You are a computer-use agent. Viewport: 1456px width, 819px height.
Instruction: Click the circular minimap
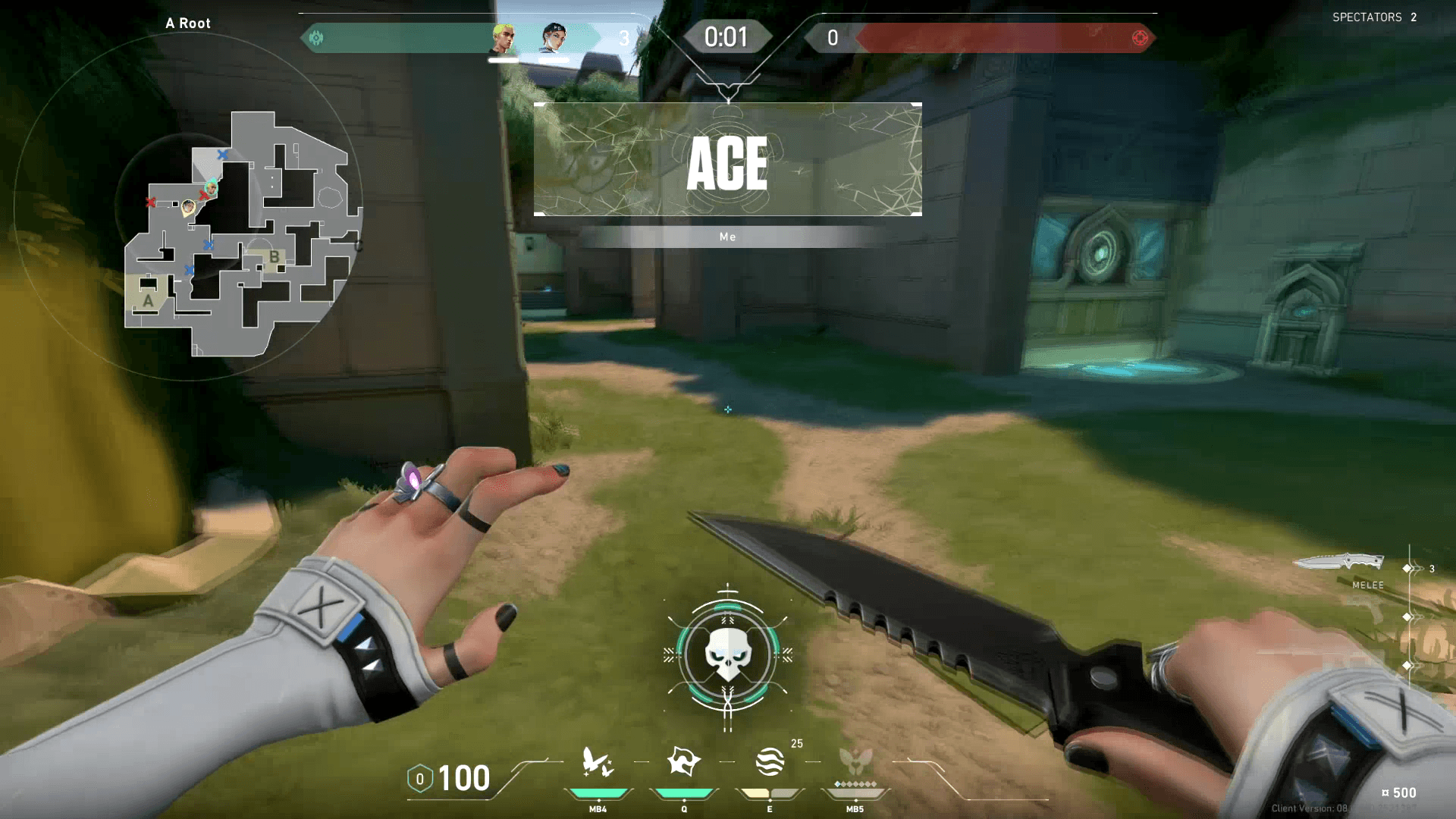188,206
